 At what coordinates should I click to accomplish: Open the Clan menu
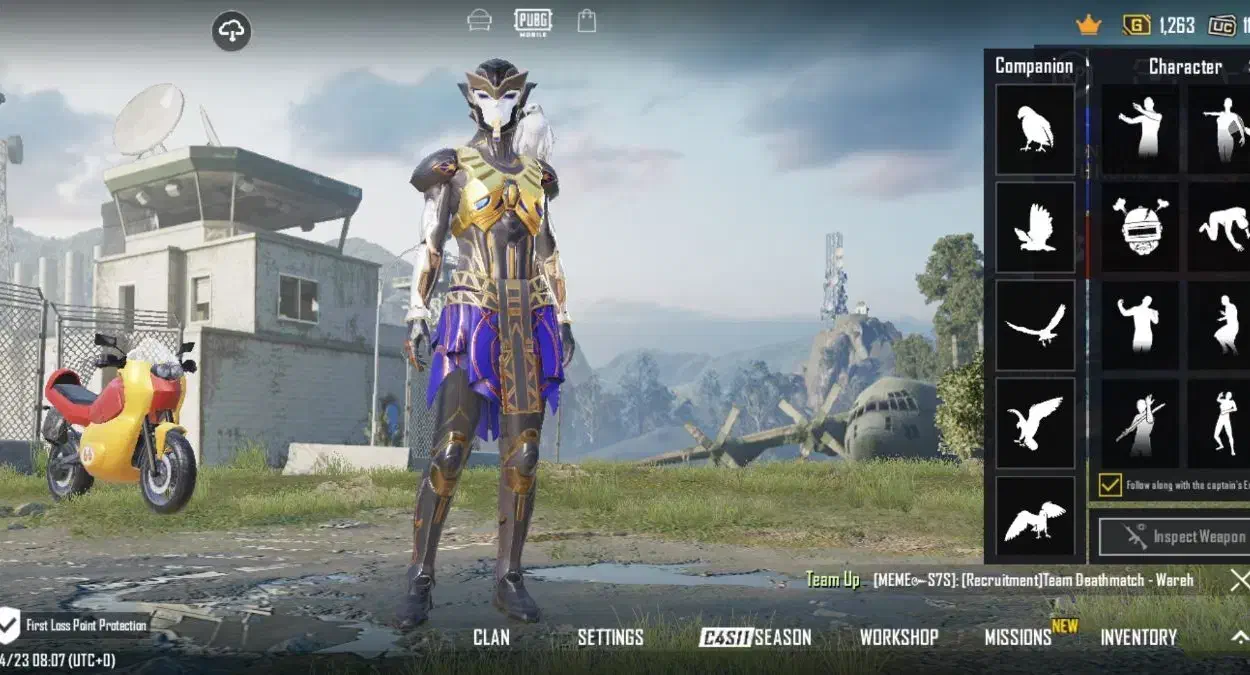pos(491,638)
